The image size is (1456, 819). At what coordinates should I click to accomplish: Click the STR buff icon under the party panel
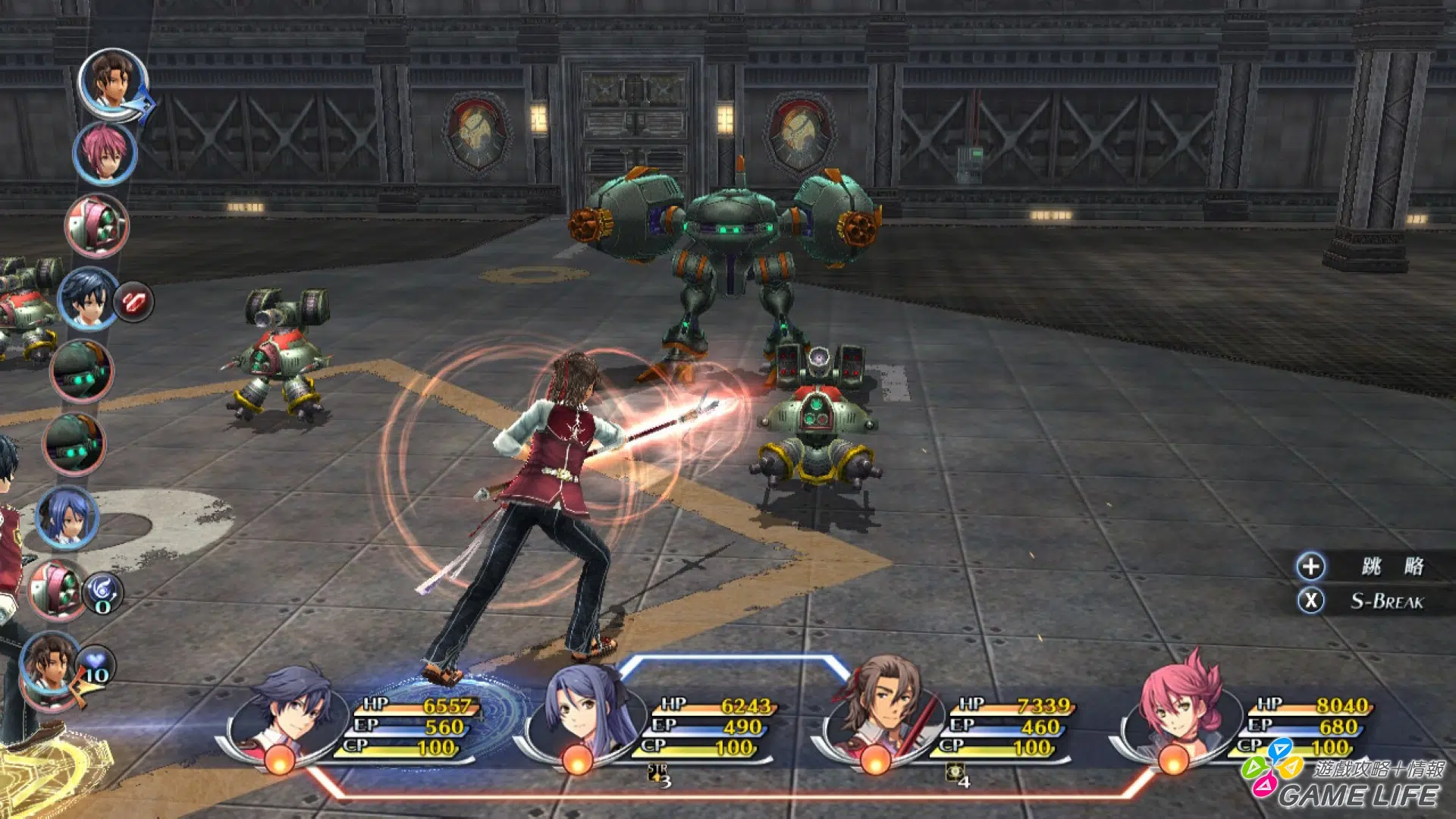tap(659, 774)
